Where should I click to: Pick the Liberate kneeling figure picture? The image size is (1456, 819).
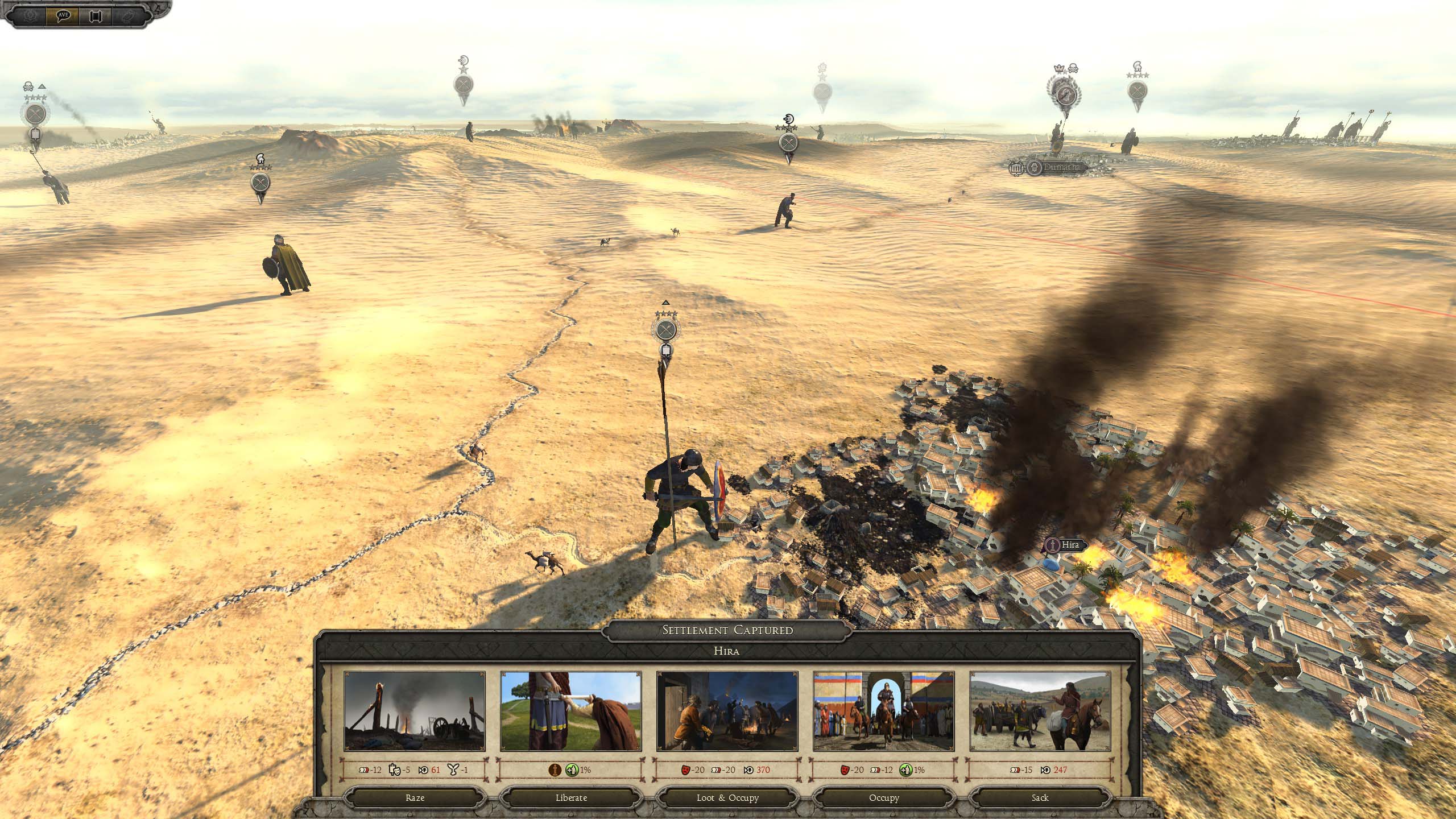[x=570, y=712]
